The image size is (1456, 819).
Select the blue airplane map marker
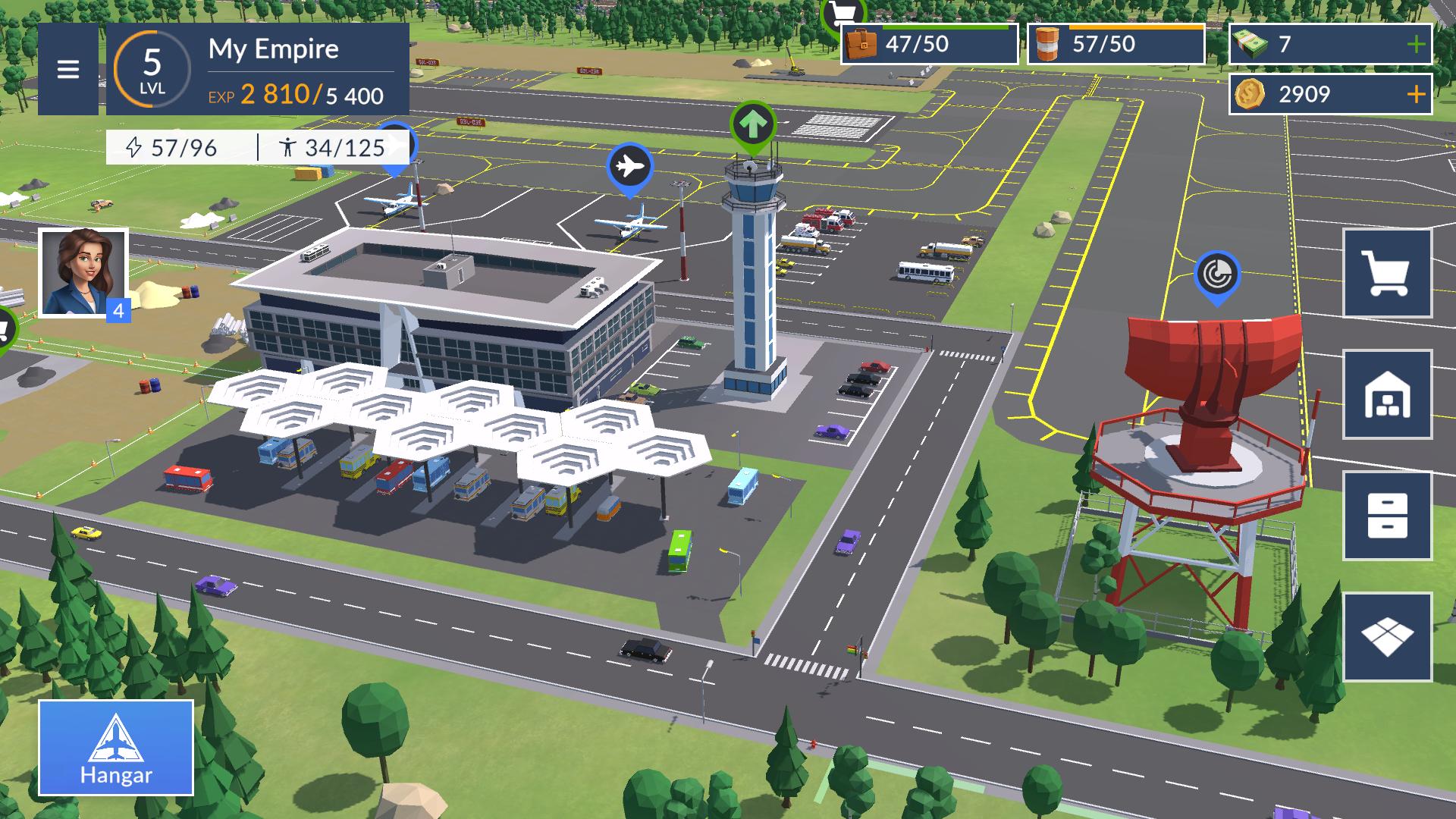click(629, 166)
